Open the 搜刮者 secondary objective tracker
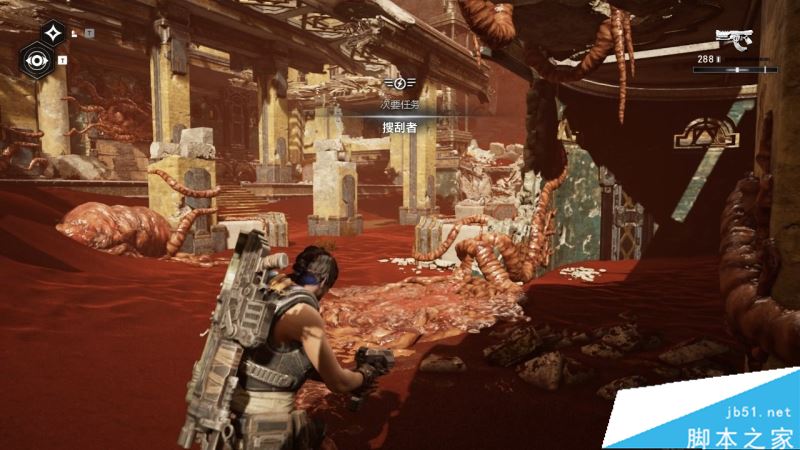 tap(398, 127)
